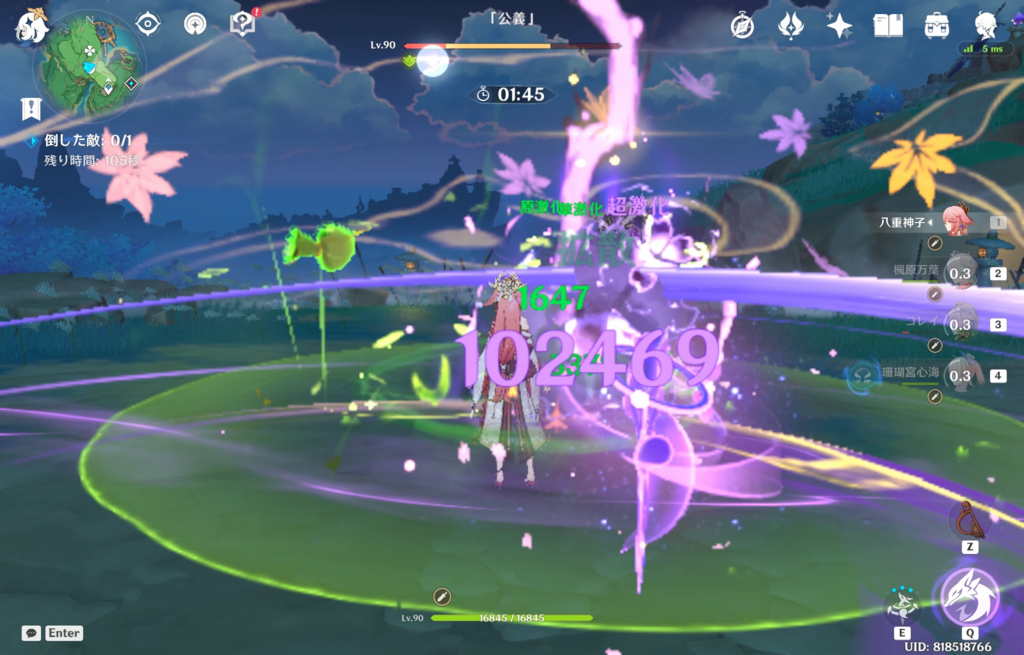1024x655 pixels.
Task: Open the Wish star icon
Action: 839,25
